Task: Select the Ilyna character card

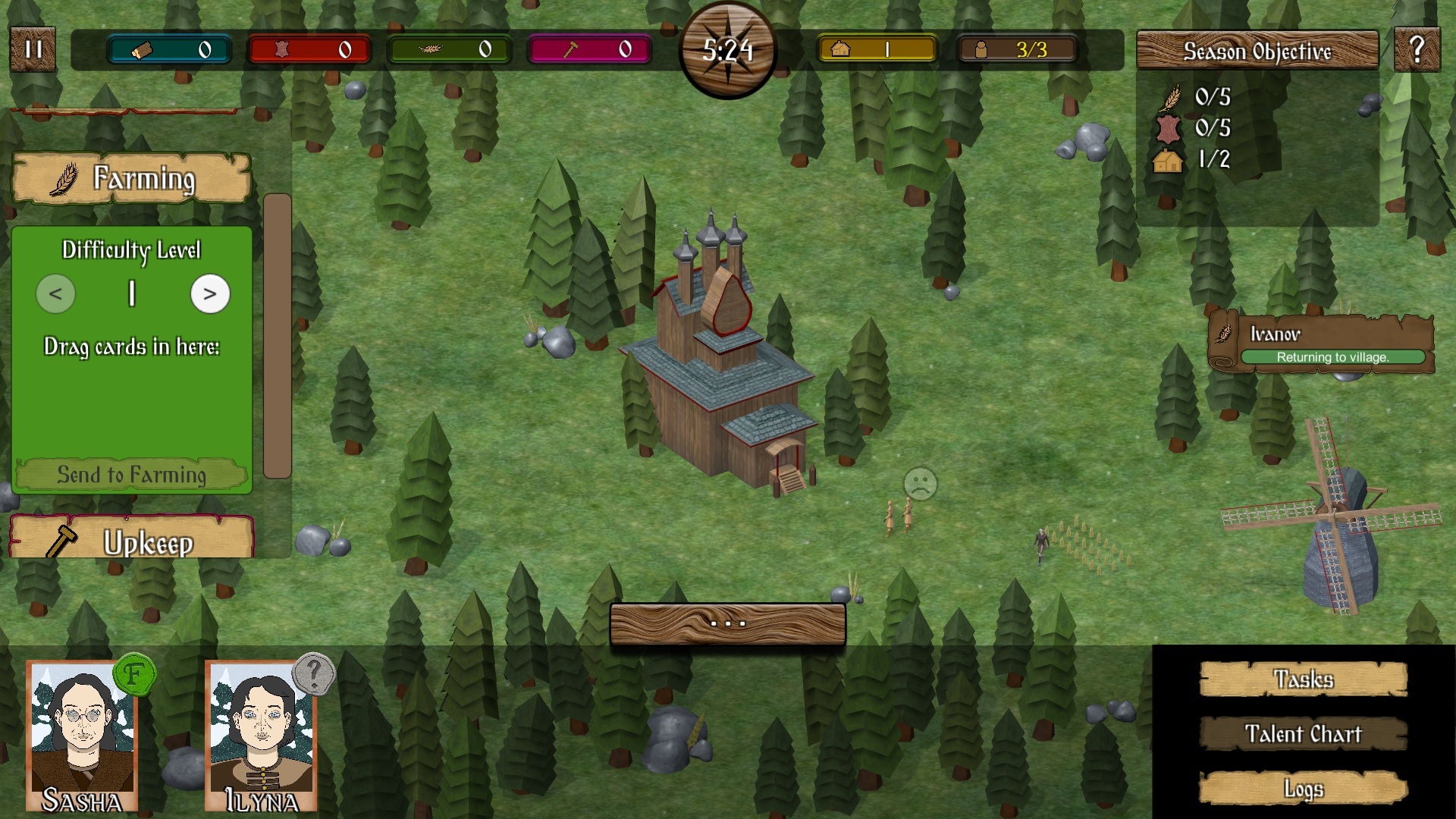Action: [261, 736]
